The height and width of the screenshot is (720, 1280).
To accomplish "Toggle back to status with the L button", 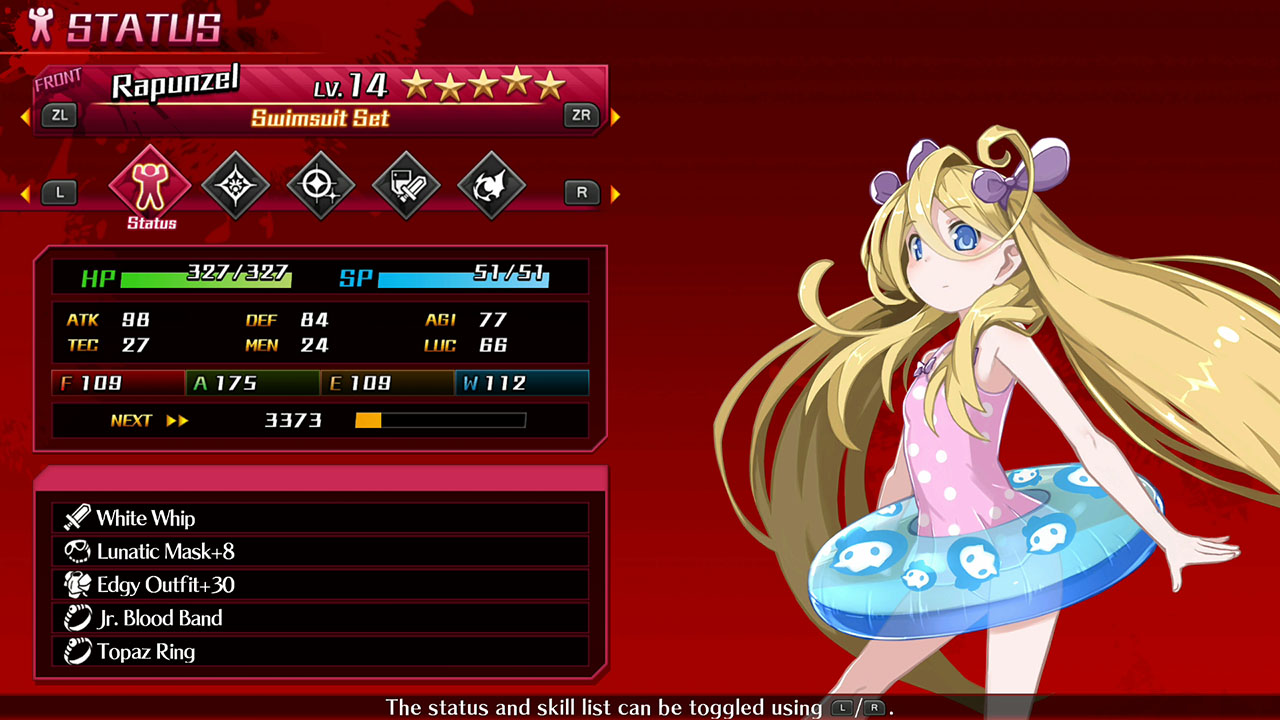I will (x=59, y=192).
